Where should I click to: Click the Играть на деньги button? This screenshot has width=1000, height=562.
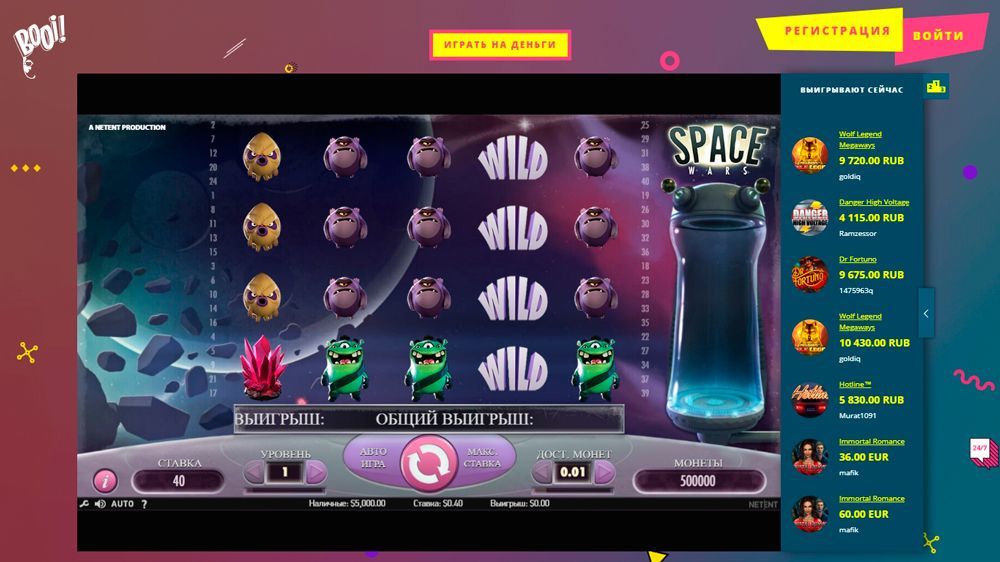[x=500, y=45]
